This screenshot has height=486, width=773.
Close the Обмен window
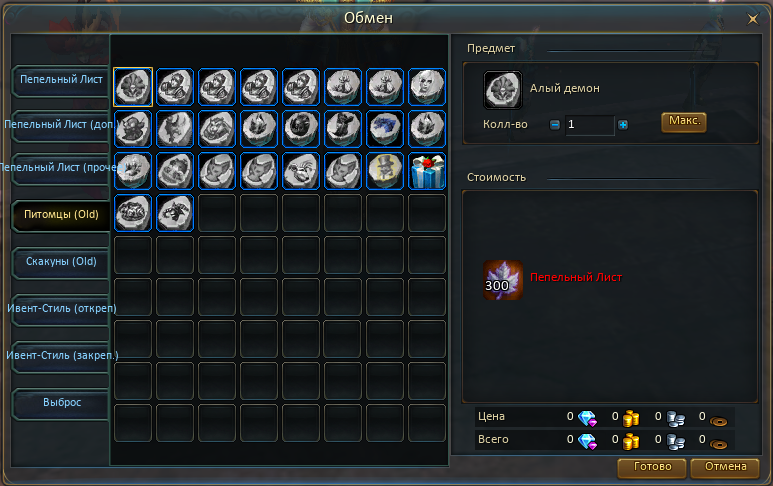[752, 18]
